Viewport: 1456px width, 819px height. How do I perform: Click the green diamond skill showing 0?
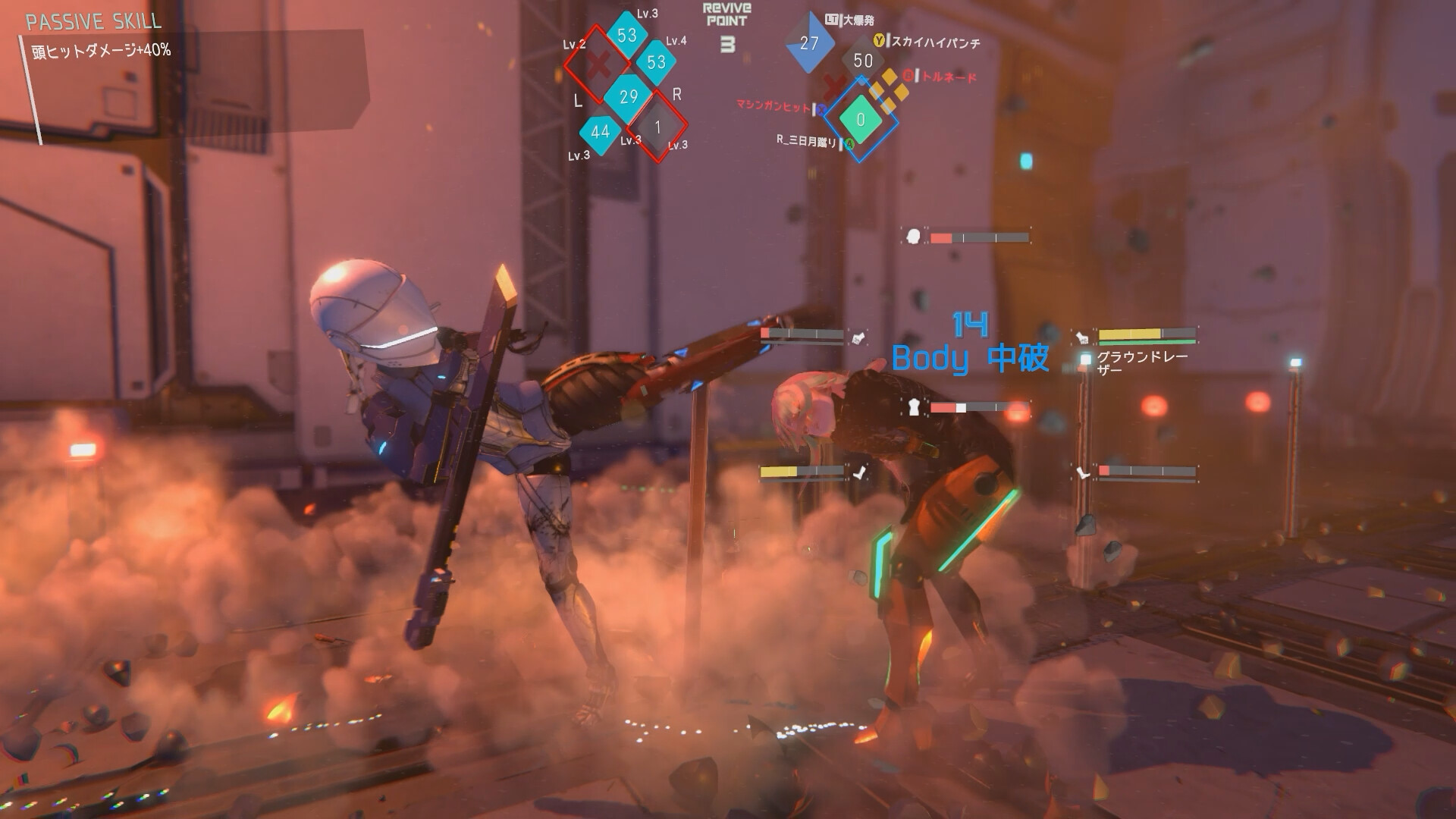coord(860,120)
